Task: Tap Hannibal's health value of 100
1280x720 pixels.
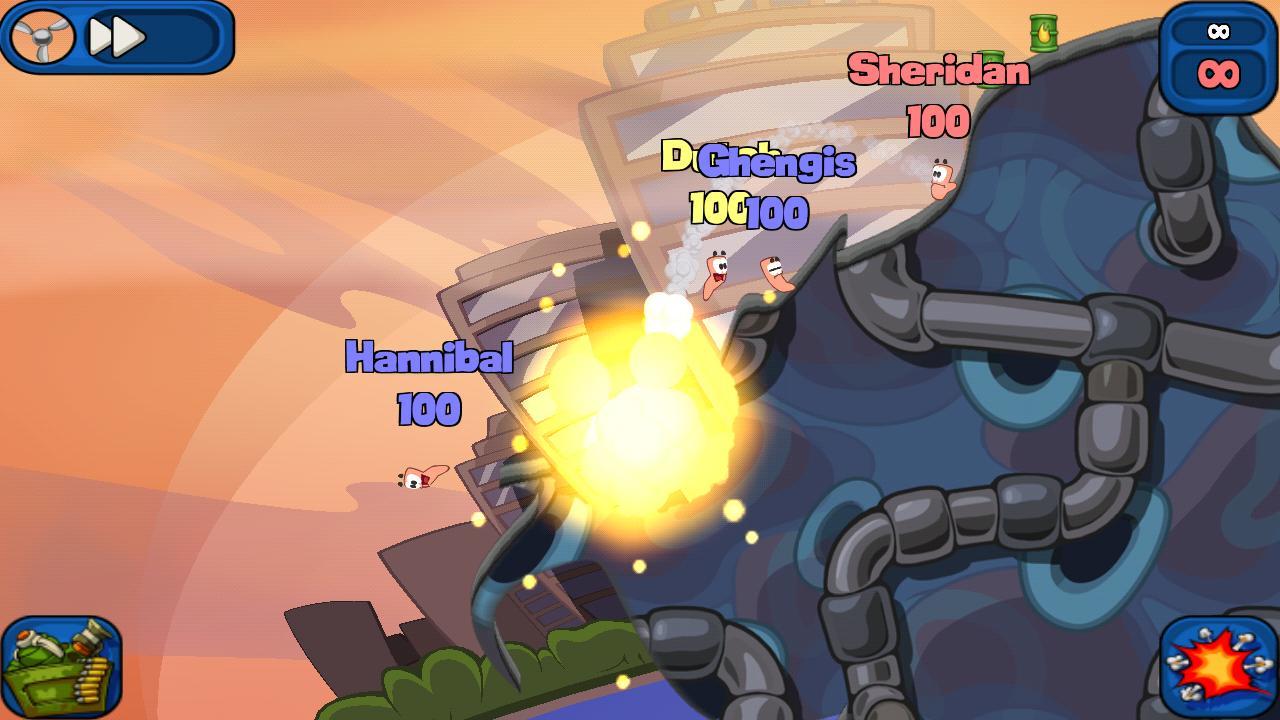Action: tap(428, 408)
